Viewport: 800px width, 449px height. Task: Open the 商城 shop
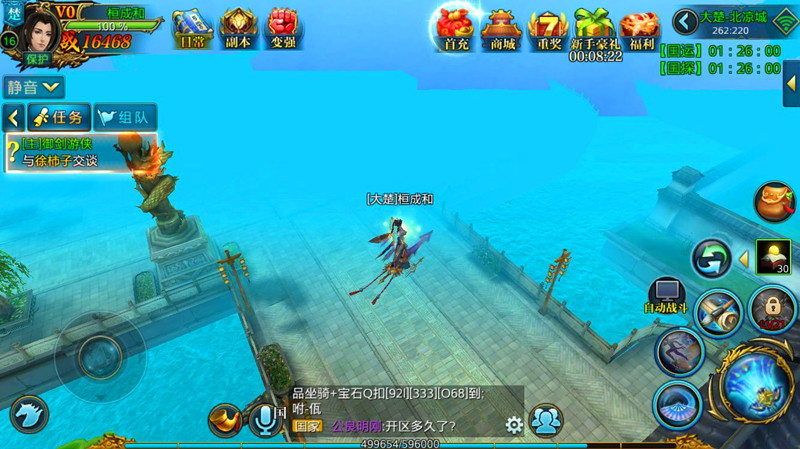(x=501, y=28)
